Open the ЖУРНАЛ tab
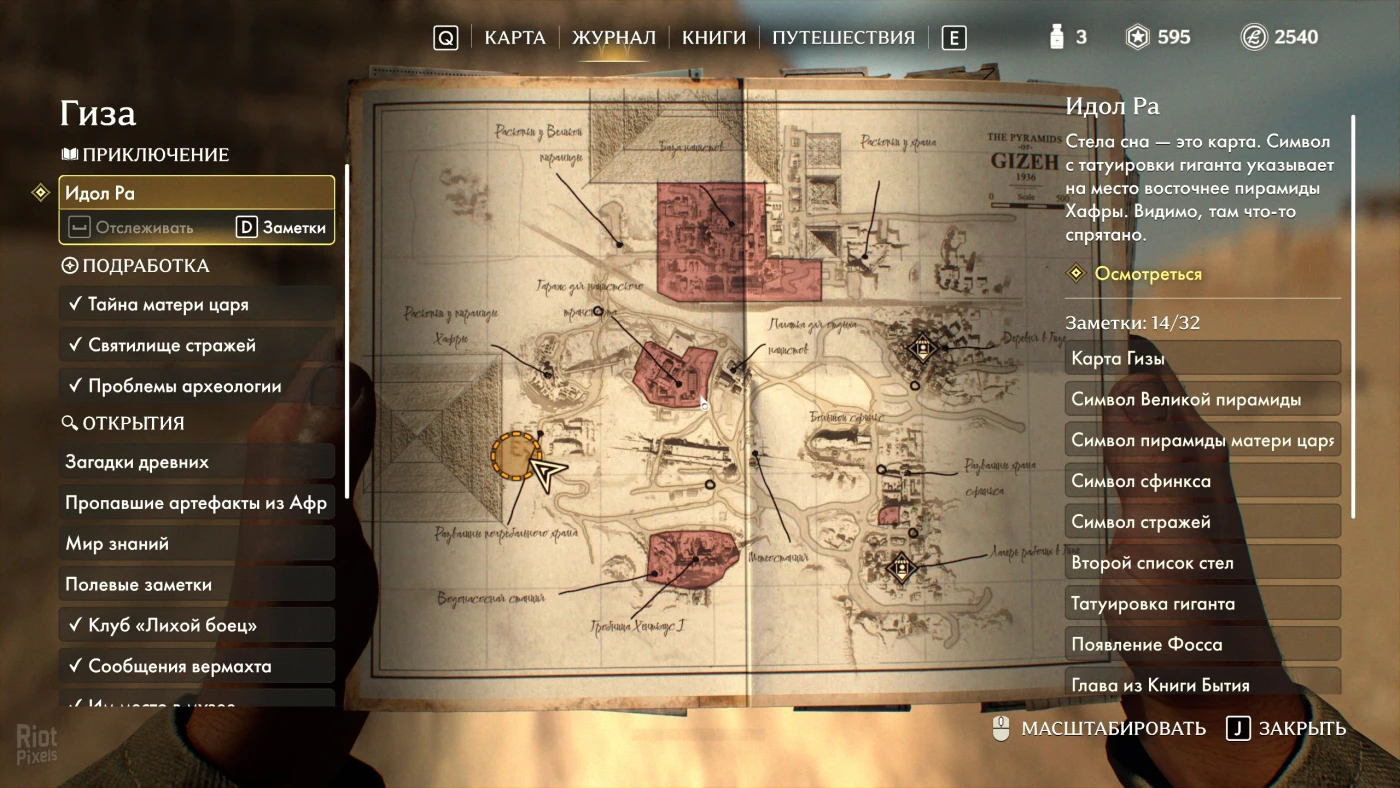 tap(613, 38)
